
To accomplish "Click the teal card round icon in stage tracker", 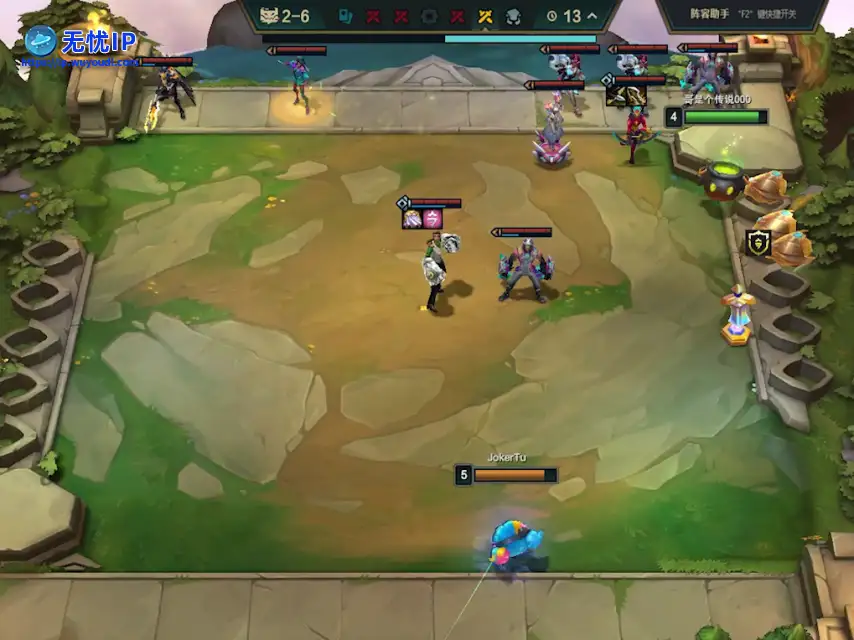I will [345, 16].
